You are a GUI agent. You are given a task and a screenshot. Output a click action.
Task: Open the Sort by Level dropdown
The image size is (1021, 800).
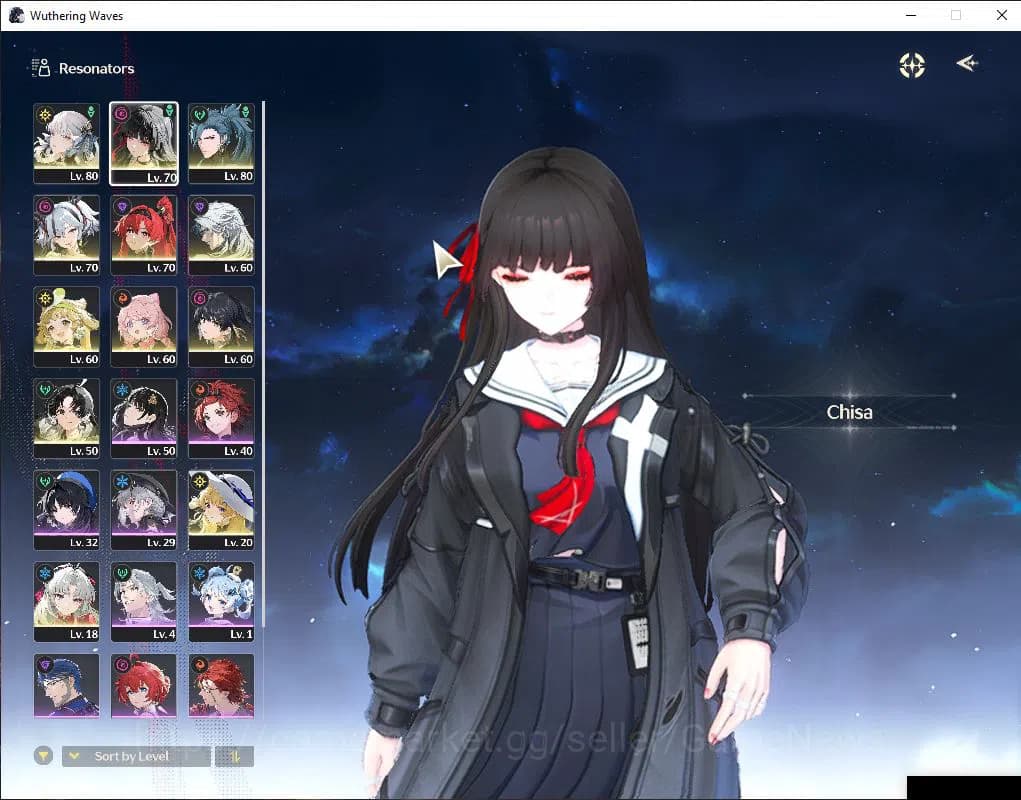point(135,756)
